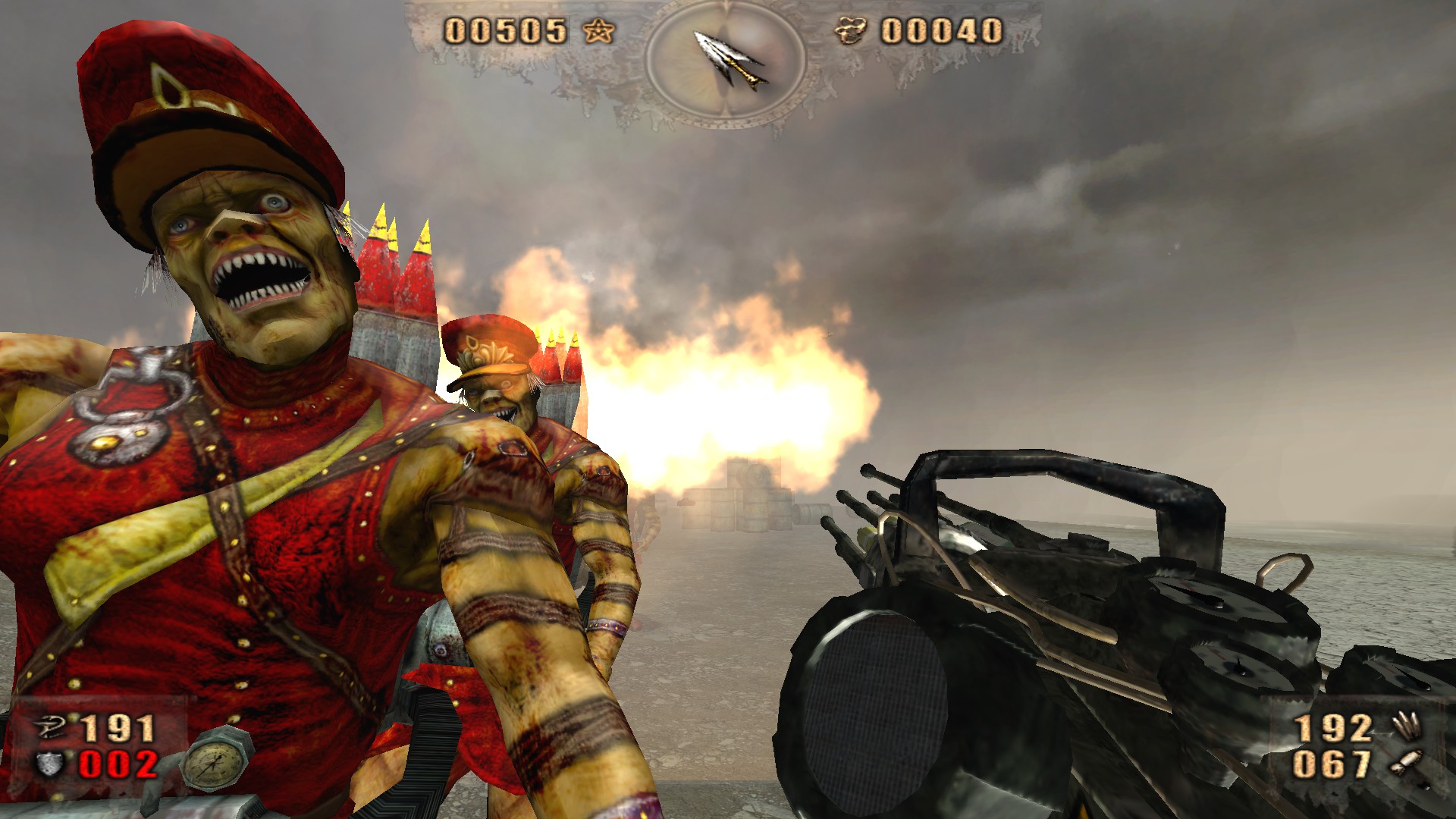
Task: Click the bullets ammo icon beside 192
Action: coord(1405,727)
